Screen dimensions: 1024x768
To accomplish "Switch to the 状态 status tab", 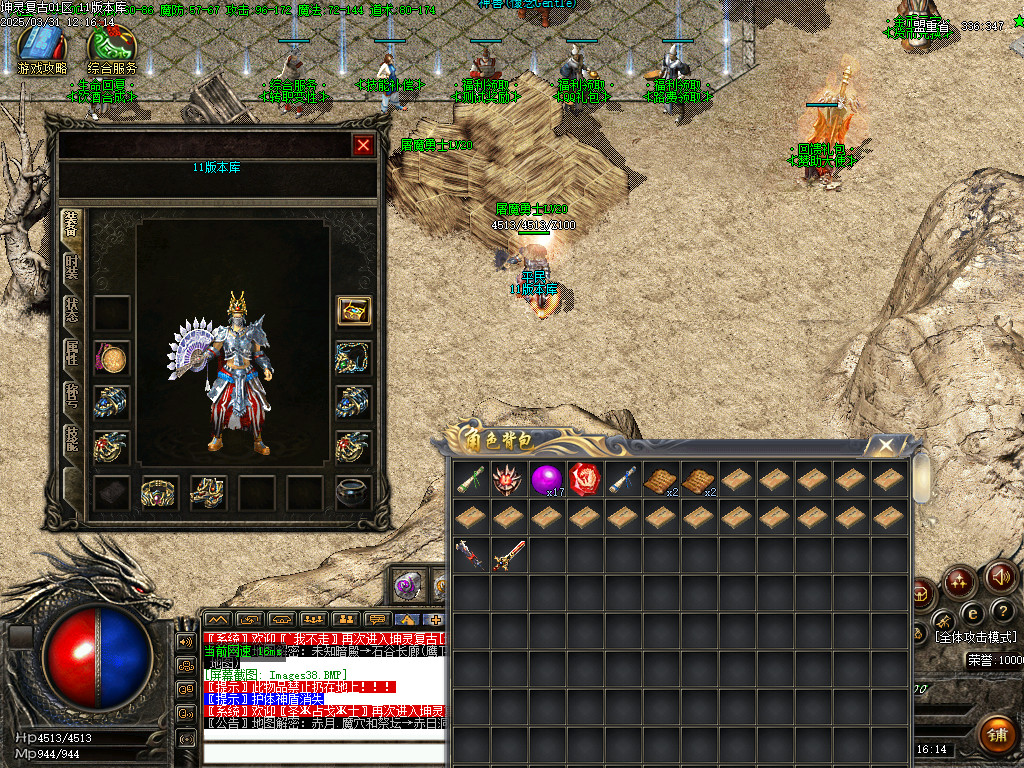I will 72,308.
